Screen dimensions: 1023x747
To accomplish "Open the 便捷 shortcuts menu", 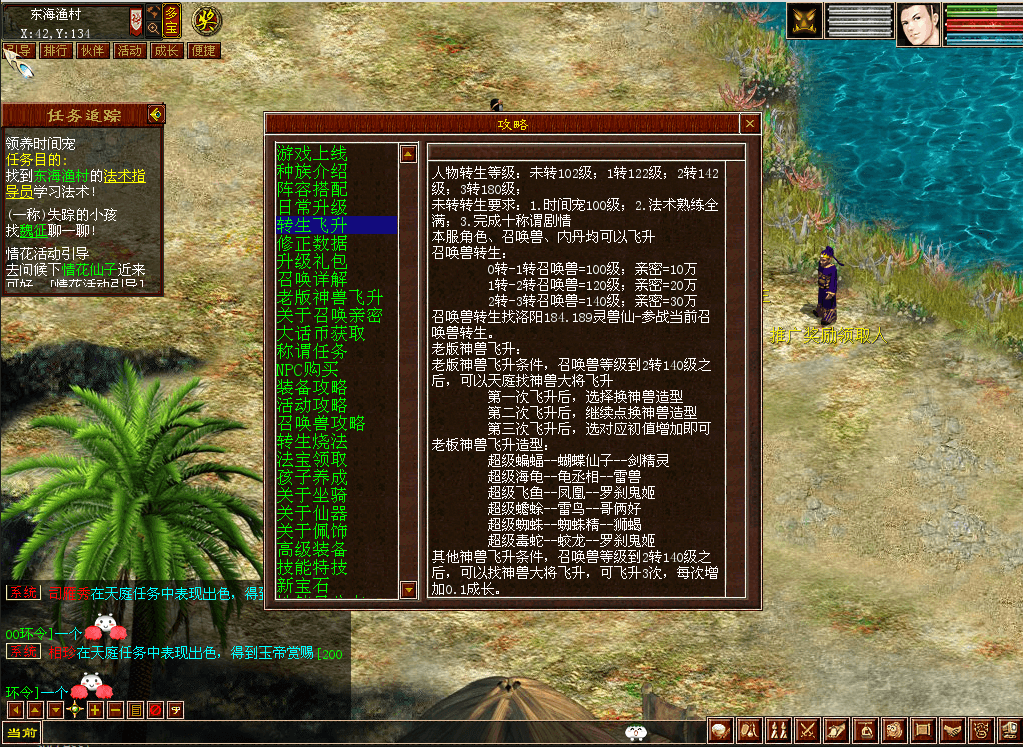I will pyautogui.click(x=203, y=50).
